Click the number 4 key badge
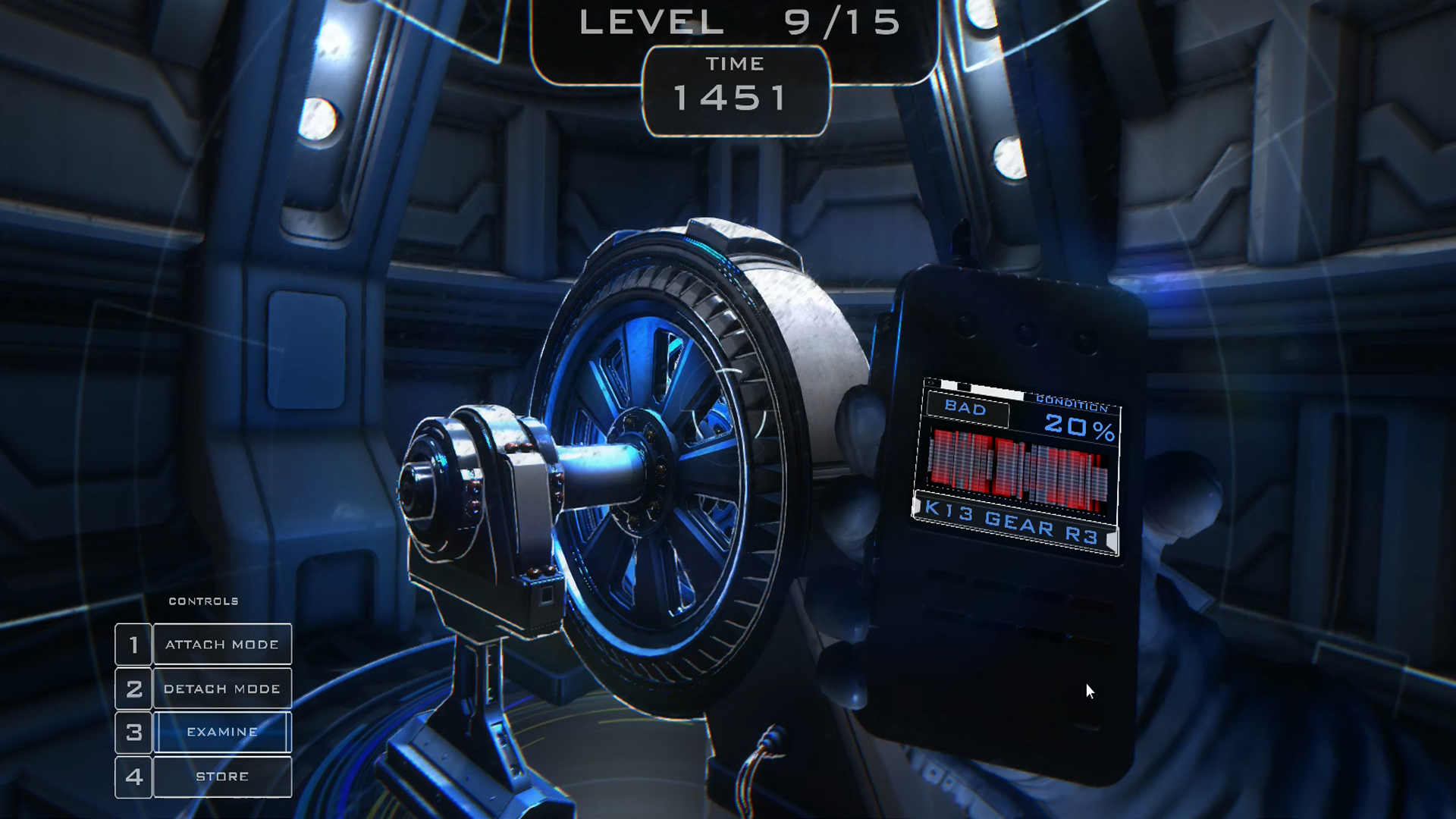This screenshot has width=1456, height=819. pyautogui.click(x=133, y=776)
